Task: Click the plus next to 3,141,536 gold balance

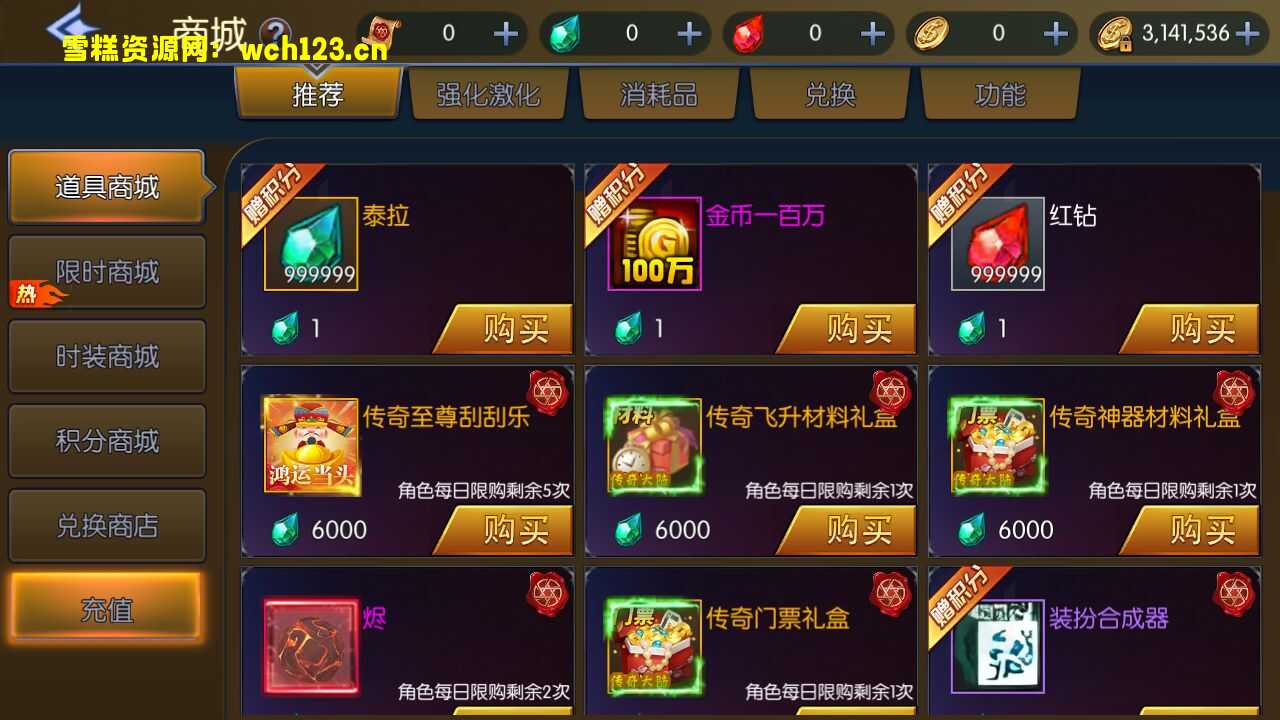Action: tap(1248, 33)
